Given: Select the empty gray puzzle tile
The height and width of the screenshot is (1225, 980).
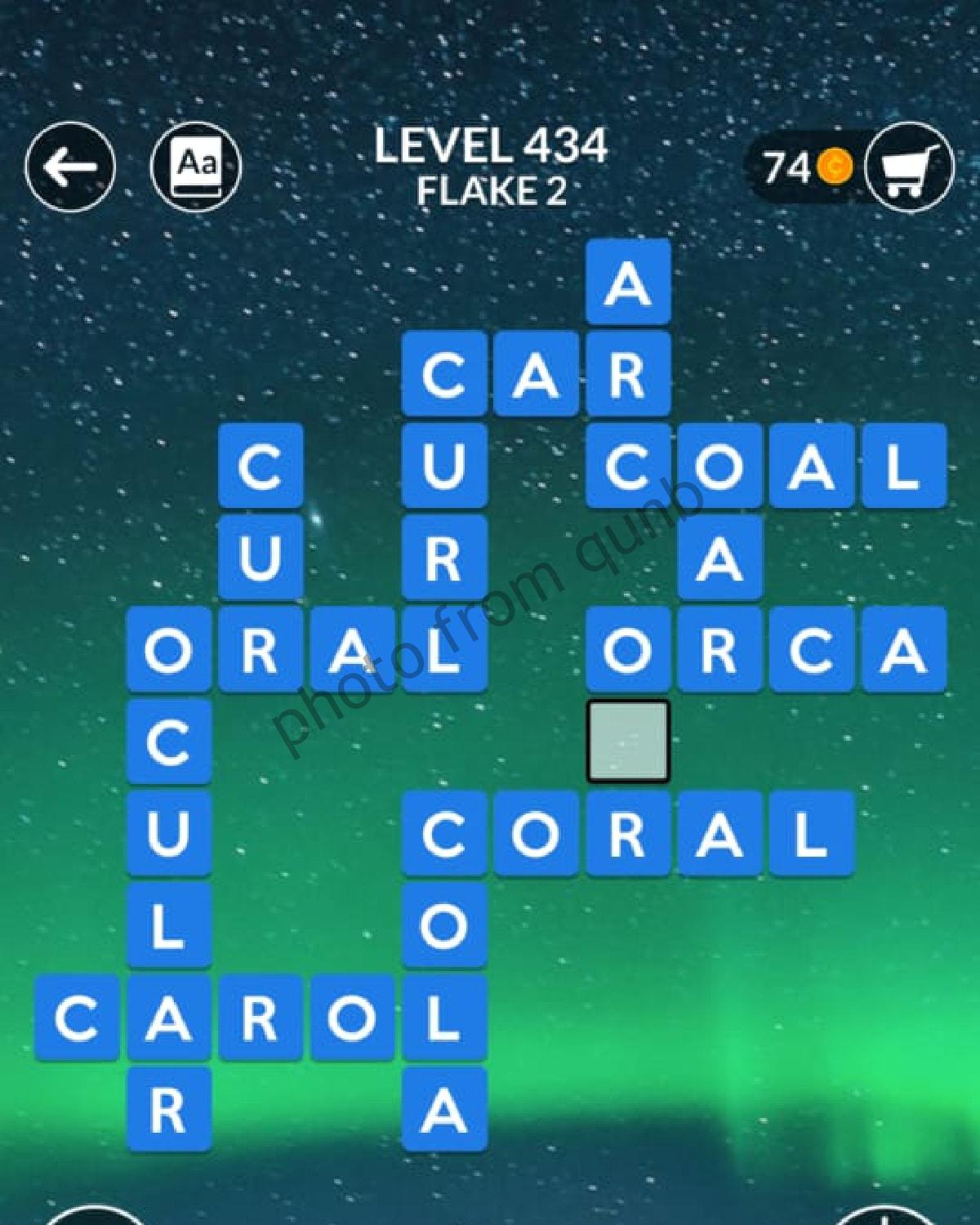Looking at the screenshot, I should tap(628, 741).
